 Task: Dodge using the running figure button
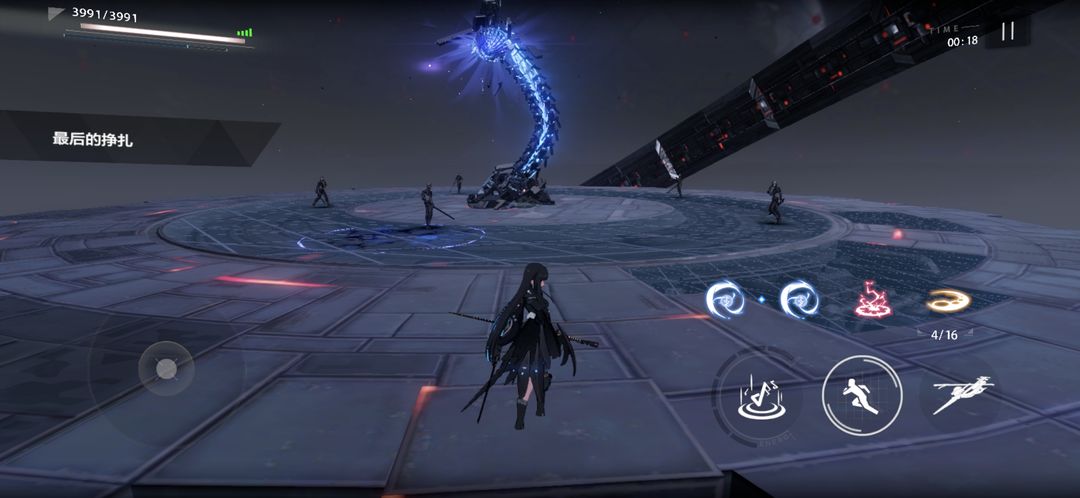[862, 395]
